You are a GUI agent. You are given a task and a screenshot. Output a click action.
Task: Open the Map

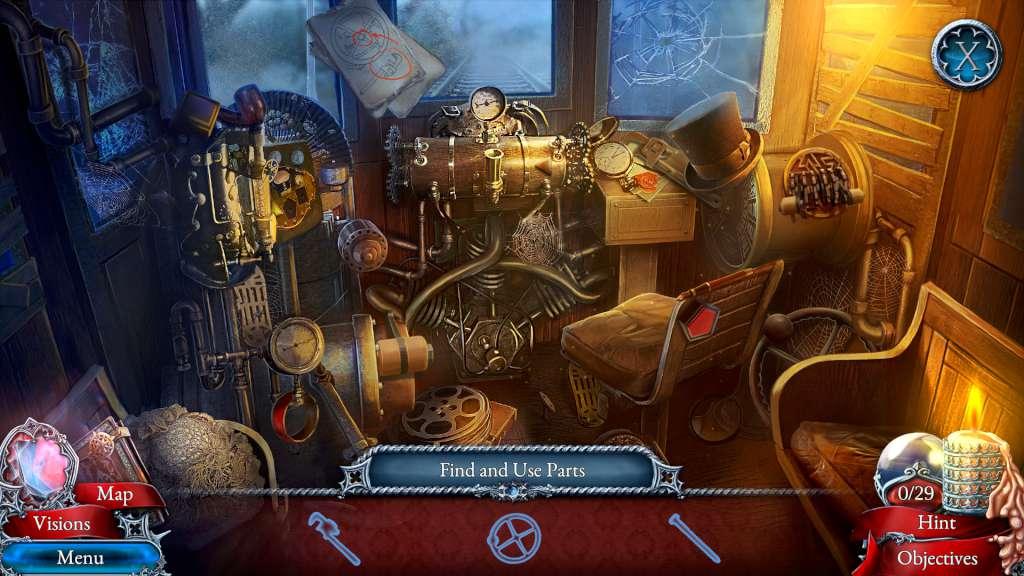pos(114,494)
